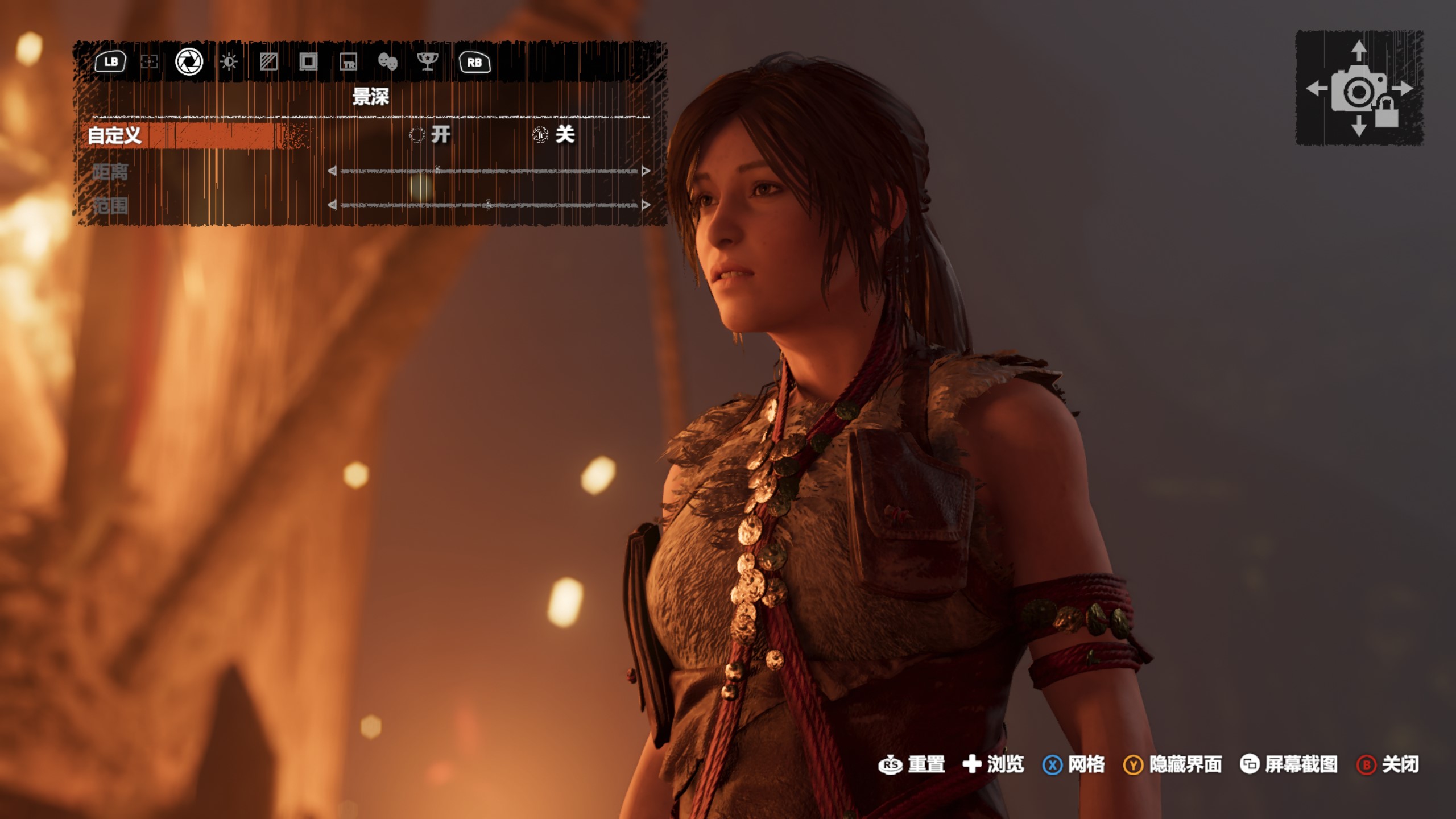Click the 距离 distance slider track
Image resolution: width=1456 pixels, height=819 pixels.
click(x=489, y=171)
